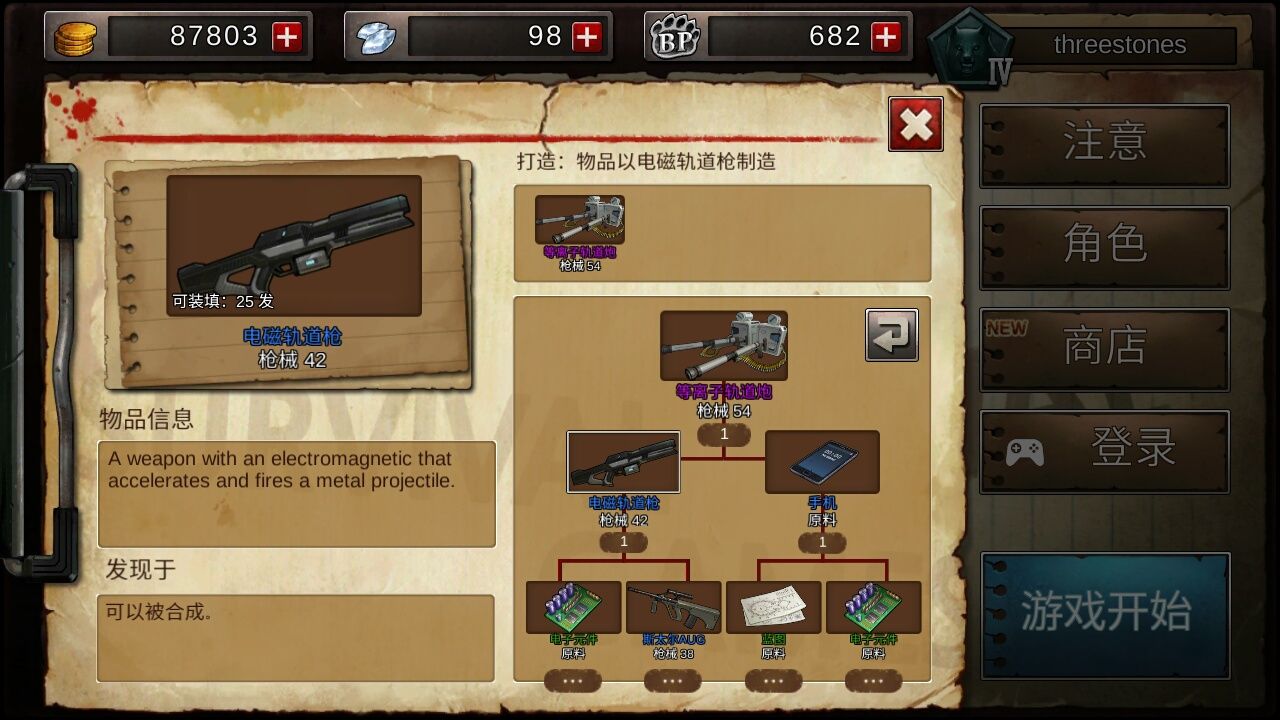Switch to the 角色 character menu
Viewport: 1280px width, 720px height.
tap(1104, 245)
